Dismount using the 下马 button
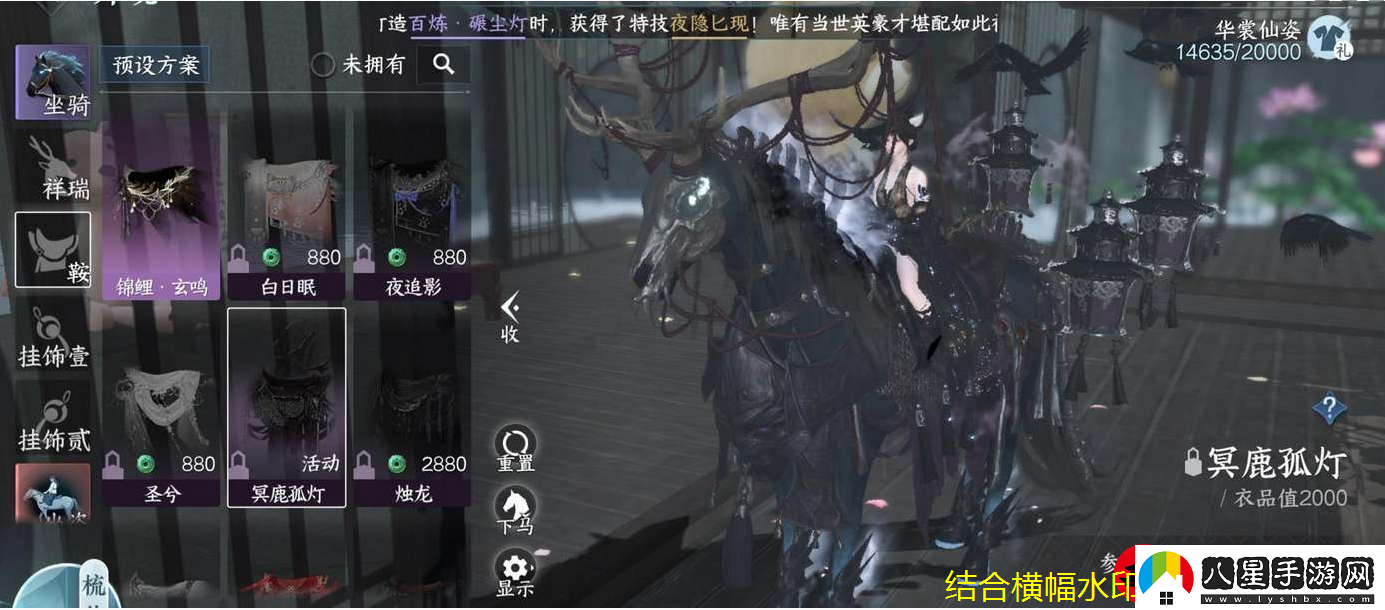The height and width of the screenshot is (610, 1385). [x=516, y=510]
